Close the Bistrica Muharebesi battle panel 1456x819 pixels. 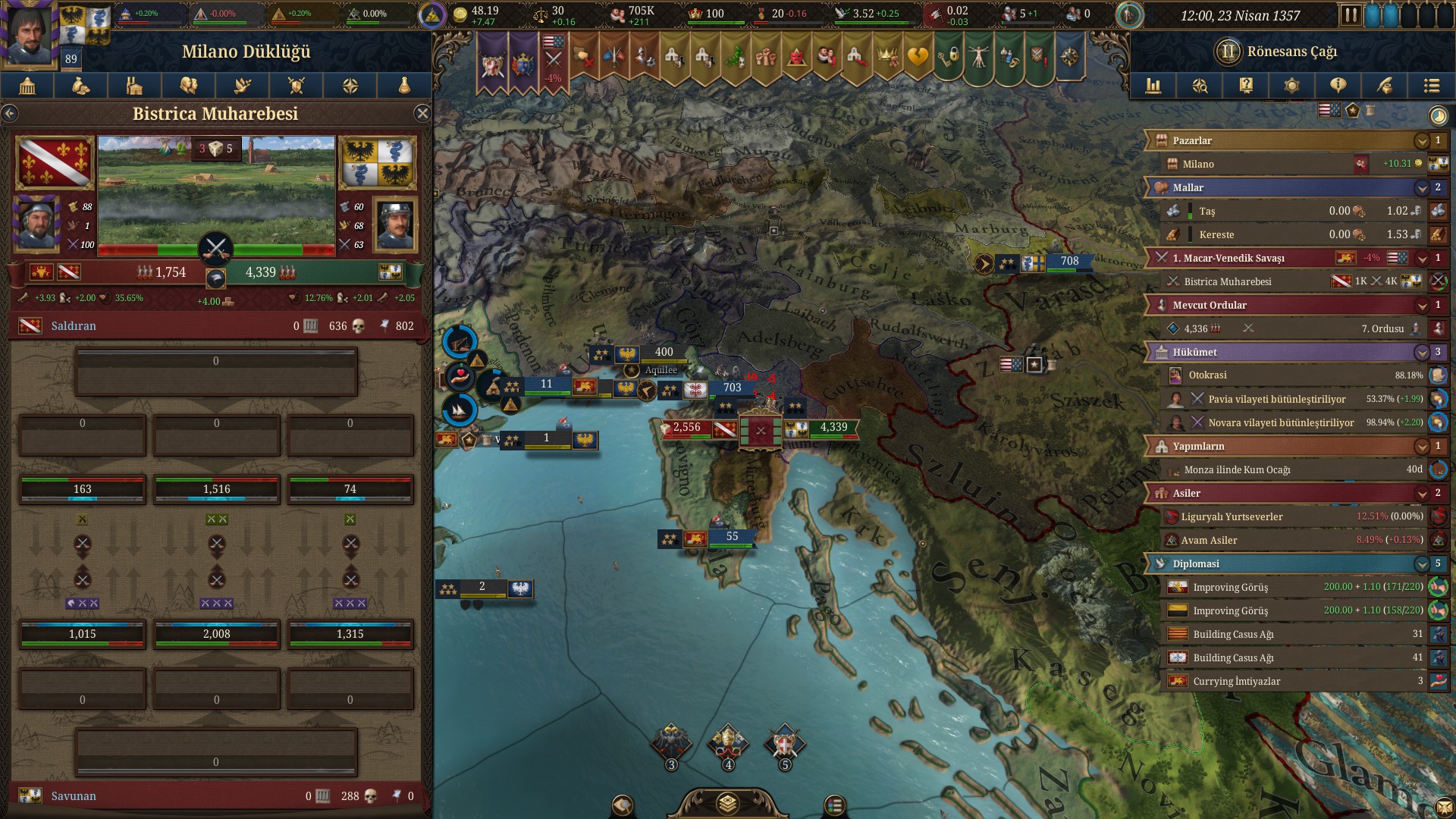pyautogui.click(x=422, y=114)
